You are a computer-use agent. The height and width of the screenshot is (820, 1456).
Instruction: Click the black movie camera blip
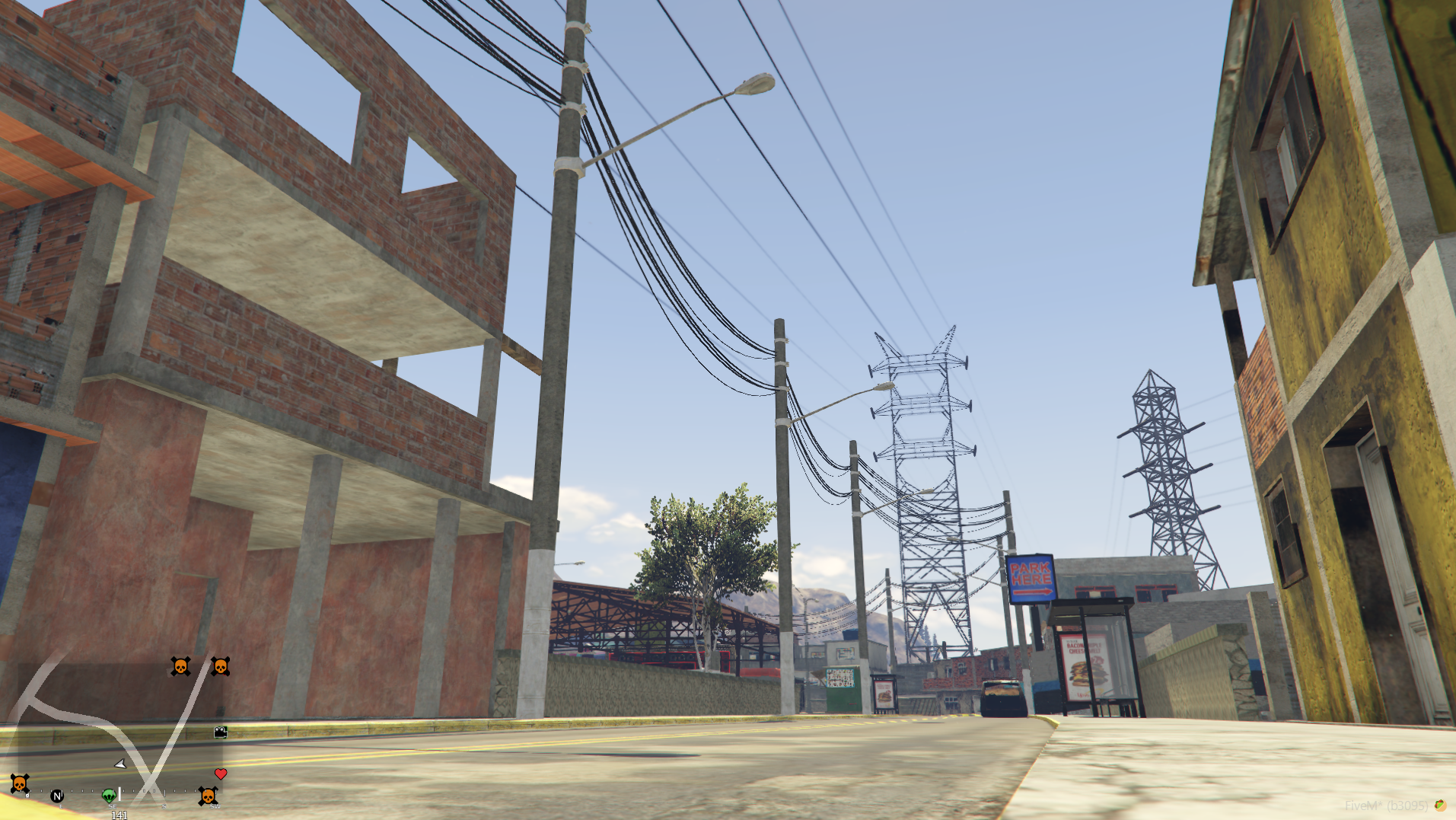[221, 732]
